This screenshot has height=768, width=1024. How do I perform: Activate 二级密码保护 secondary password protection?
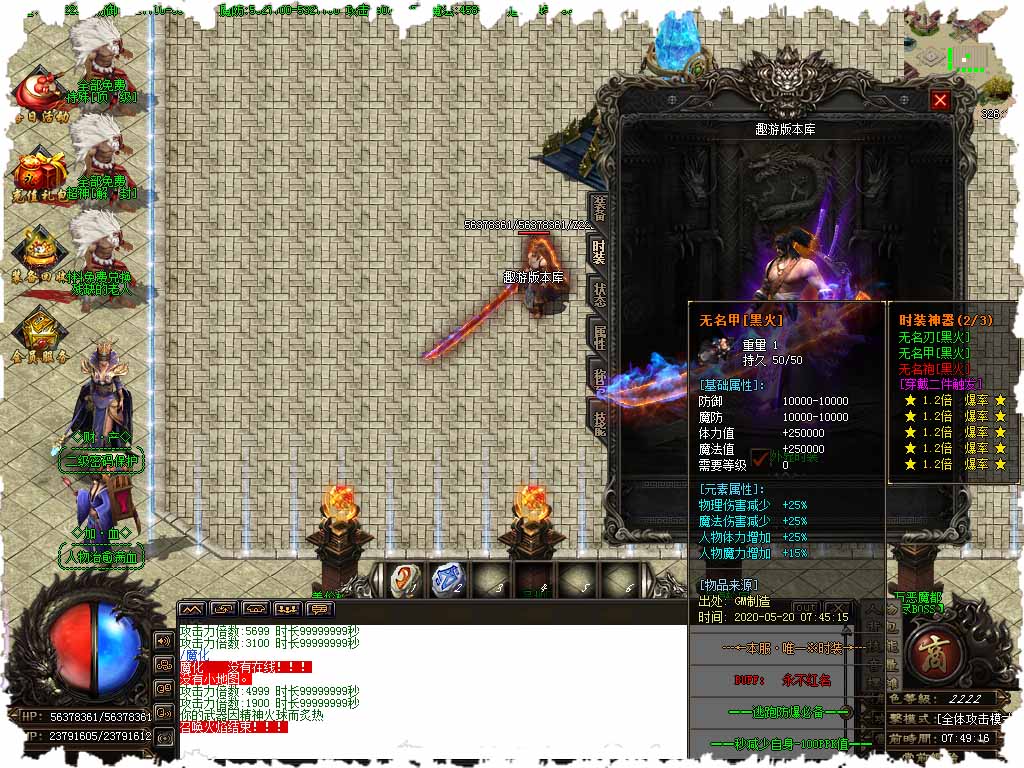point(102,461)
